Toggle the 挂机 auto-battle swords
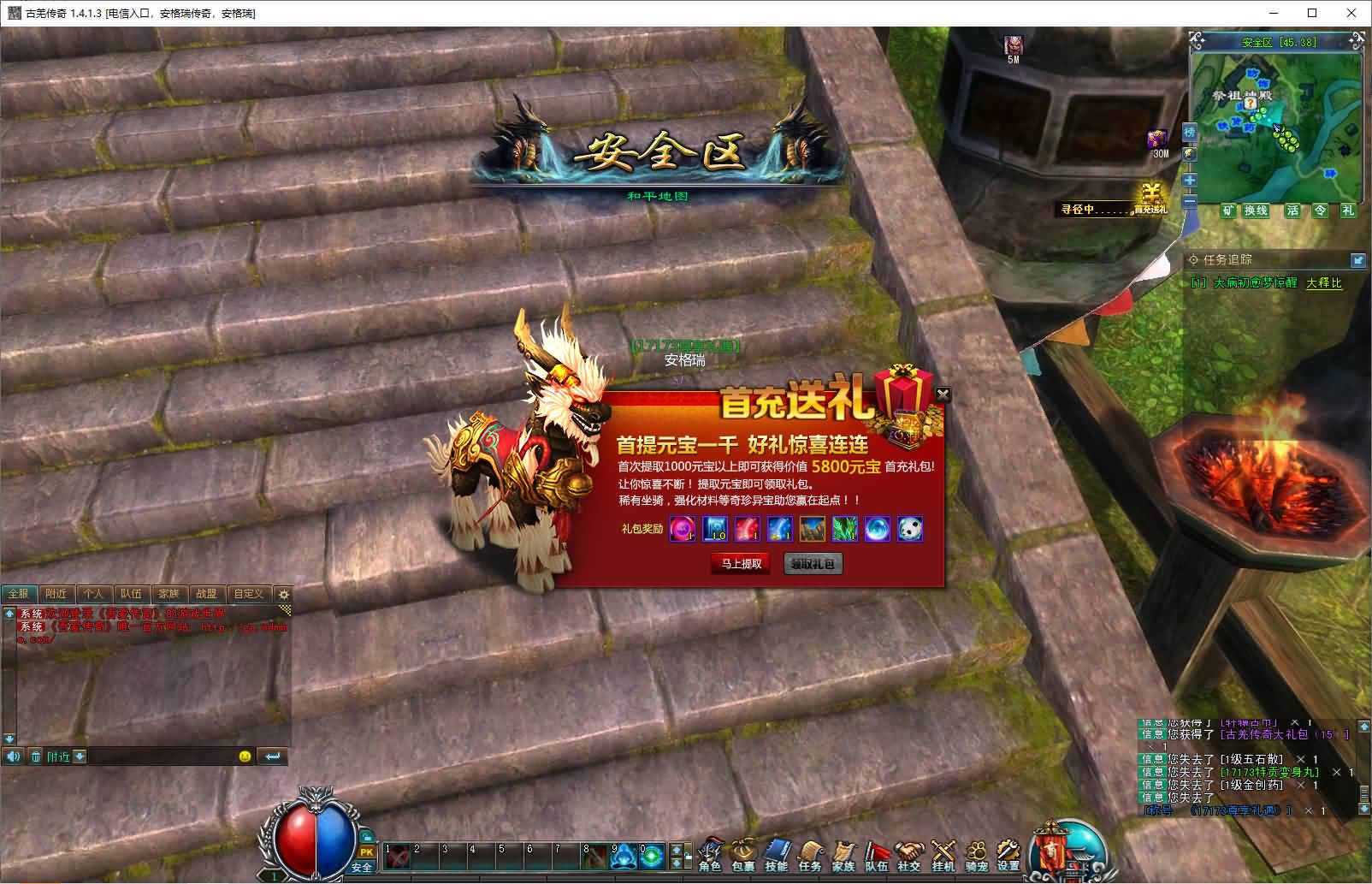This screenshot has width=1372, height=884. click(x=943, y=855)
